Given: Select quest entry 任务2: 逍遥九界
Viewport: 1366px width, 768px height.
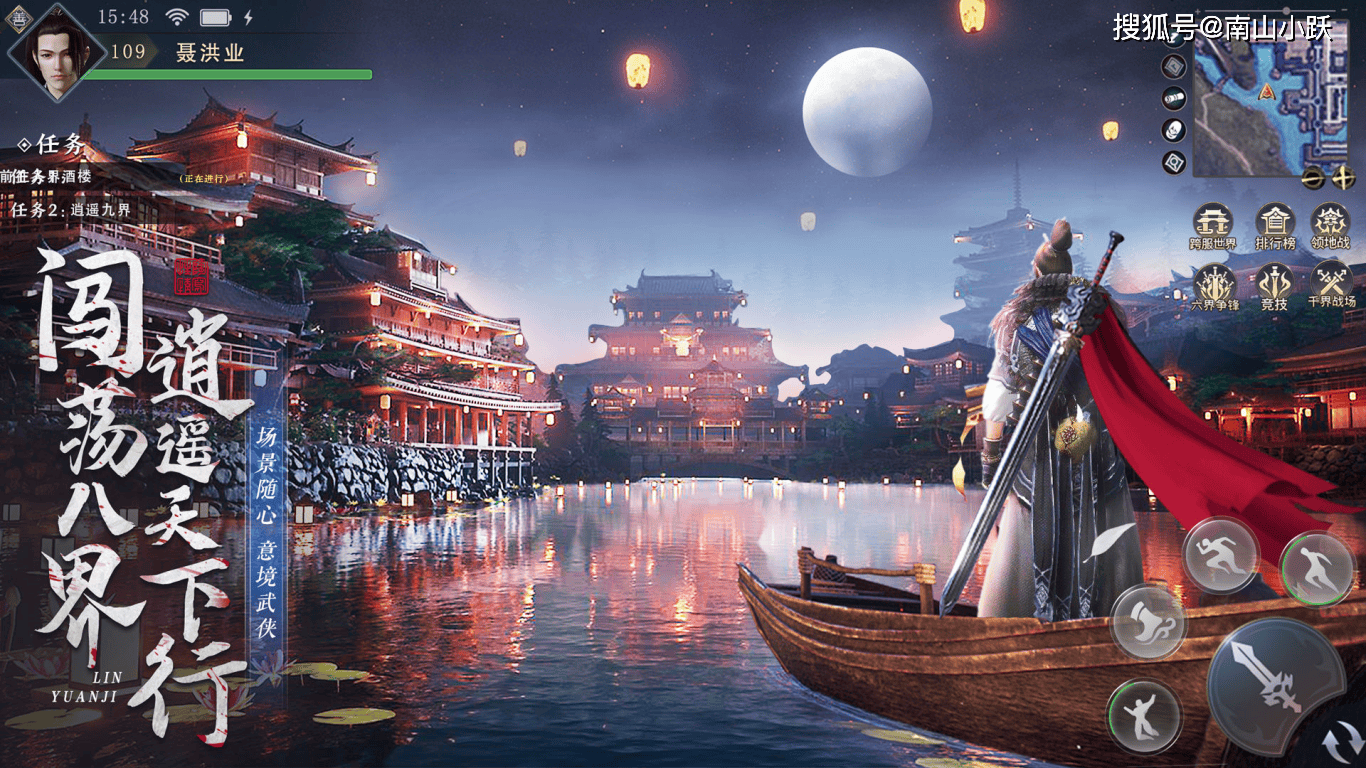Looking at the screenshot, I should [x=72, y=211].
